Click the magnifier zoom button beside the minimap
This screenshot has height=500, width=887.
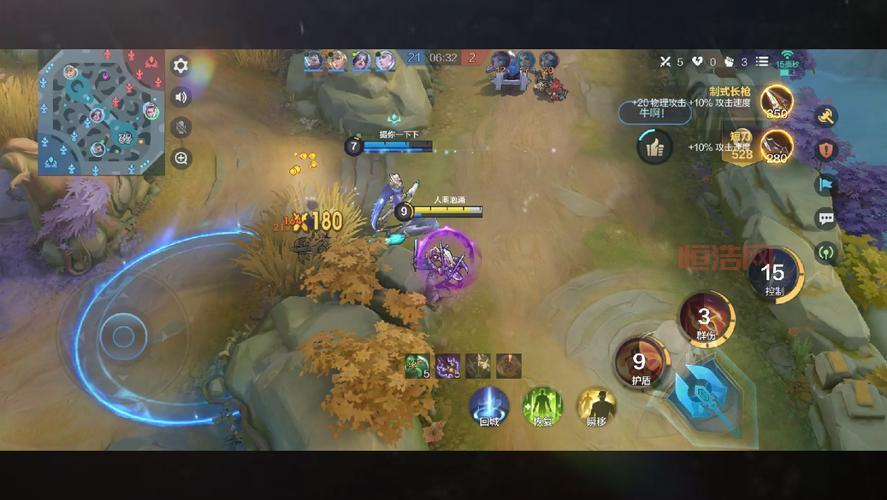click(181, 158)
